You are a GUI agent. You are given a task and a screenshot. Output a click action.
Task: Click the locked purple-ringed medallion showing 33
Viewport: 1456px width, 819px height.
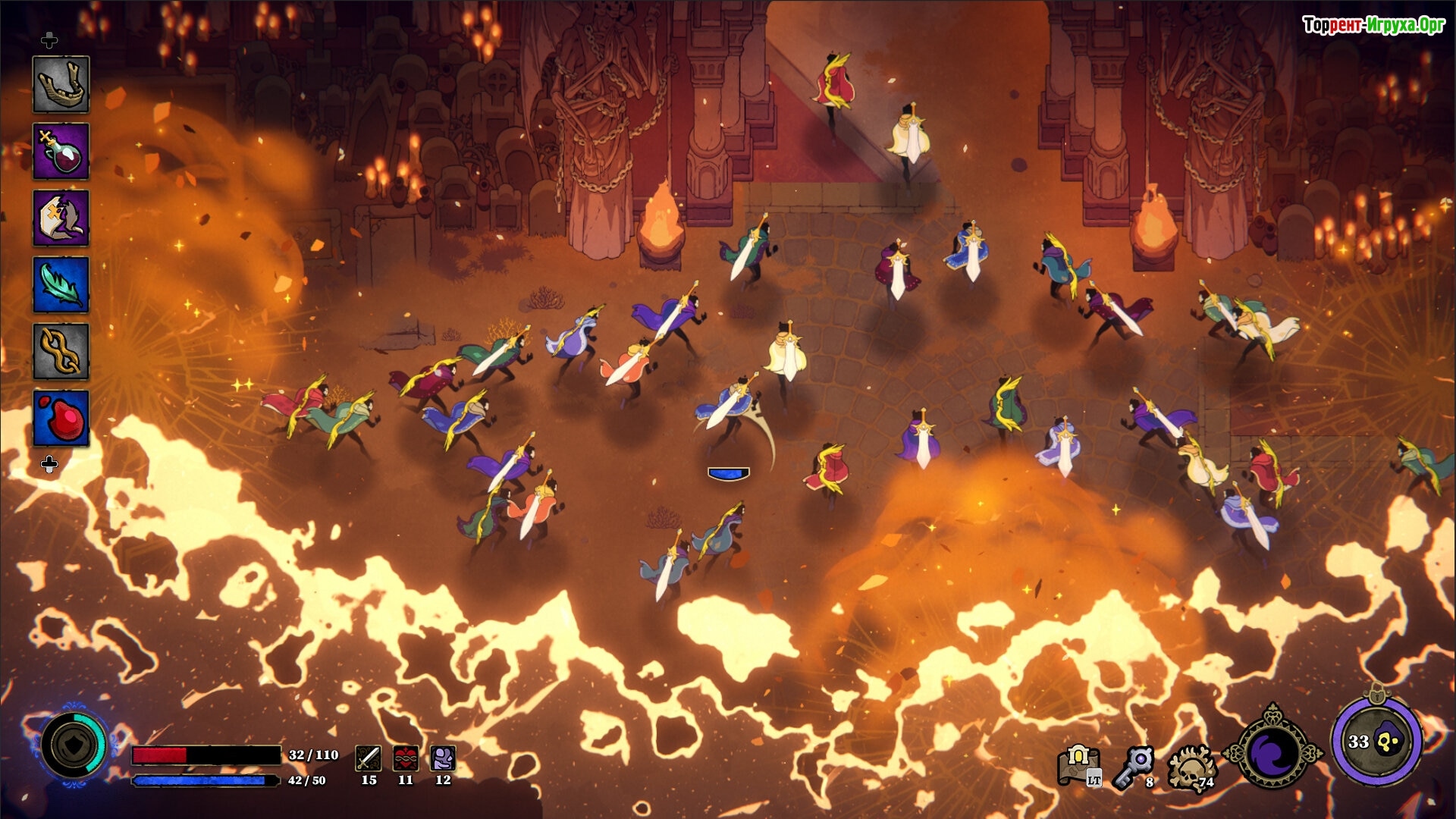[1376, 741]
